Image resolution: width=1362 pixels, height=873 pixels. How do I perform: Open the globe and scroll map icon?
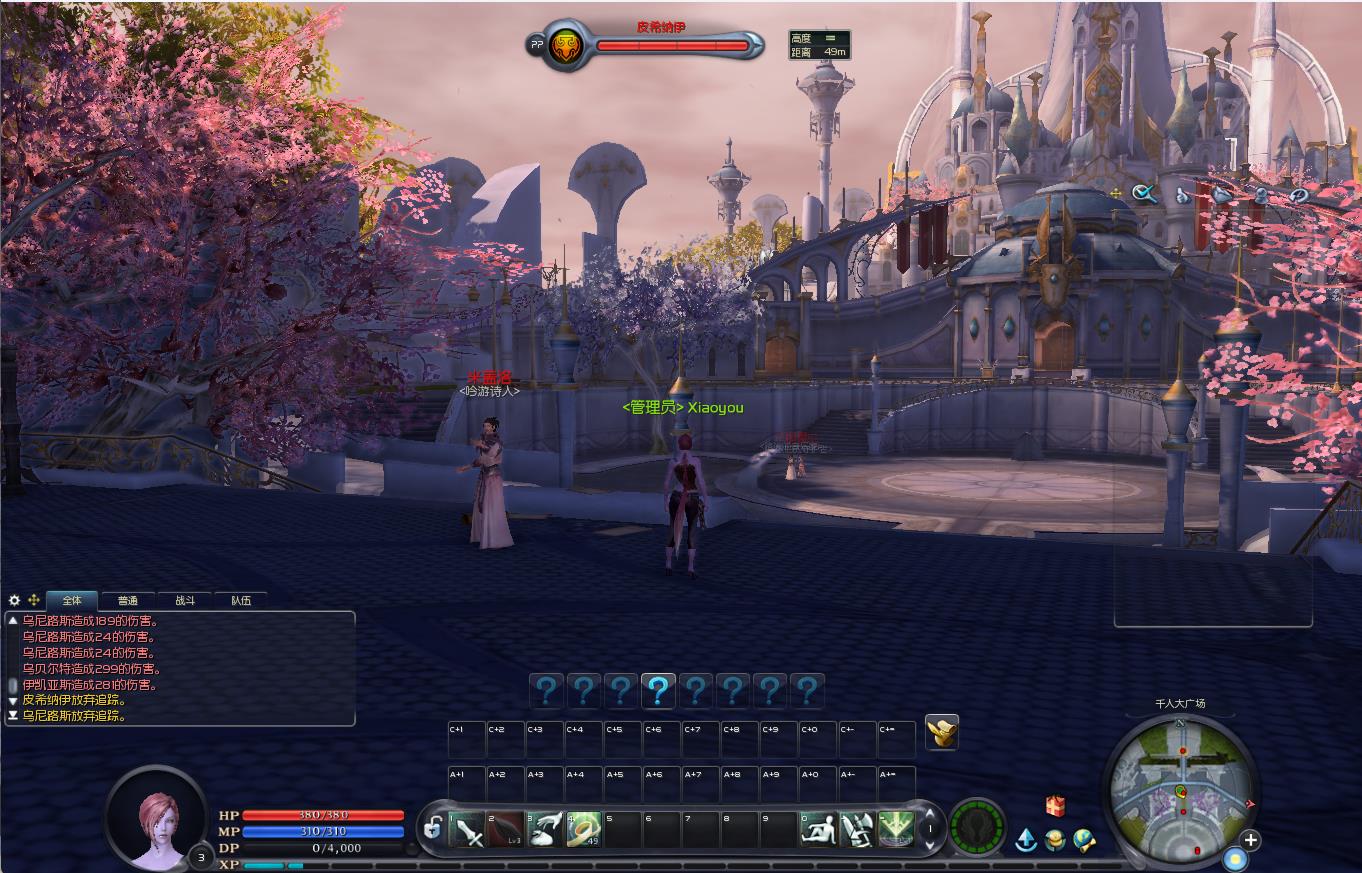click(x=1084, y=840)
